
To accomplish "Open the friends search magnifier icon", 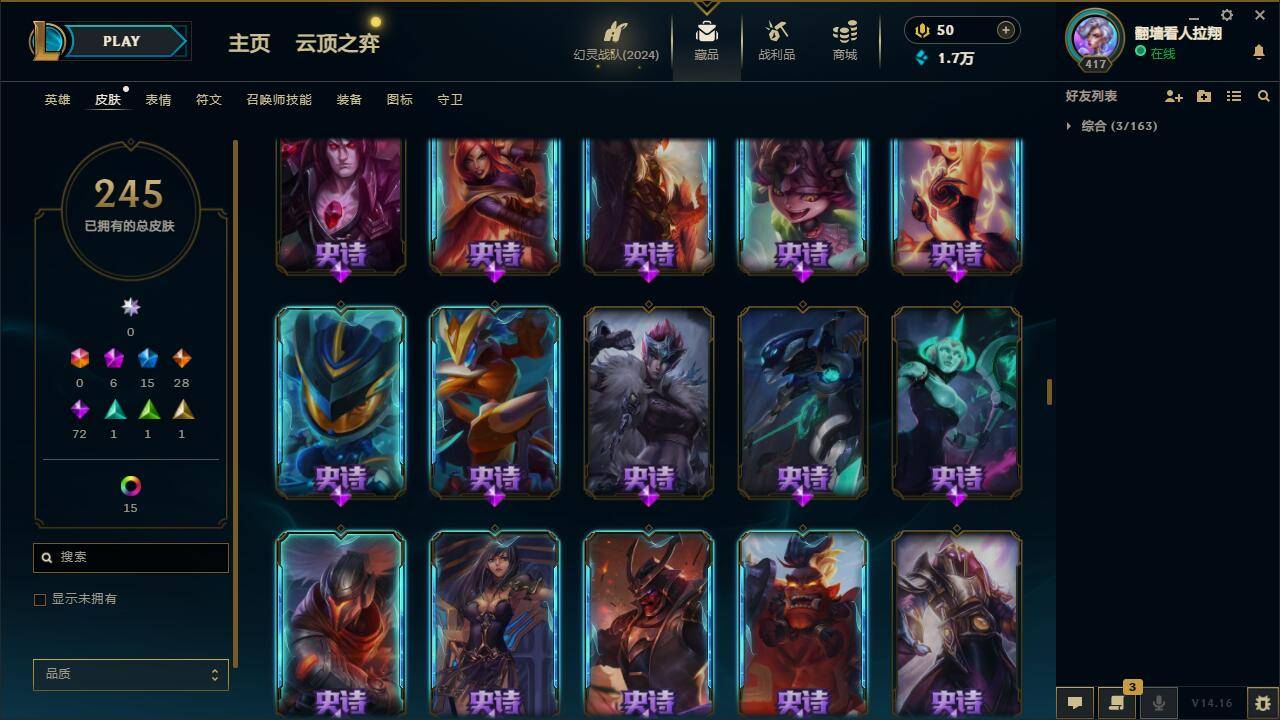I will (x=1264, y=96).
